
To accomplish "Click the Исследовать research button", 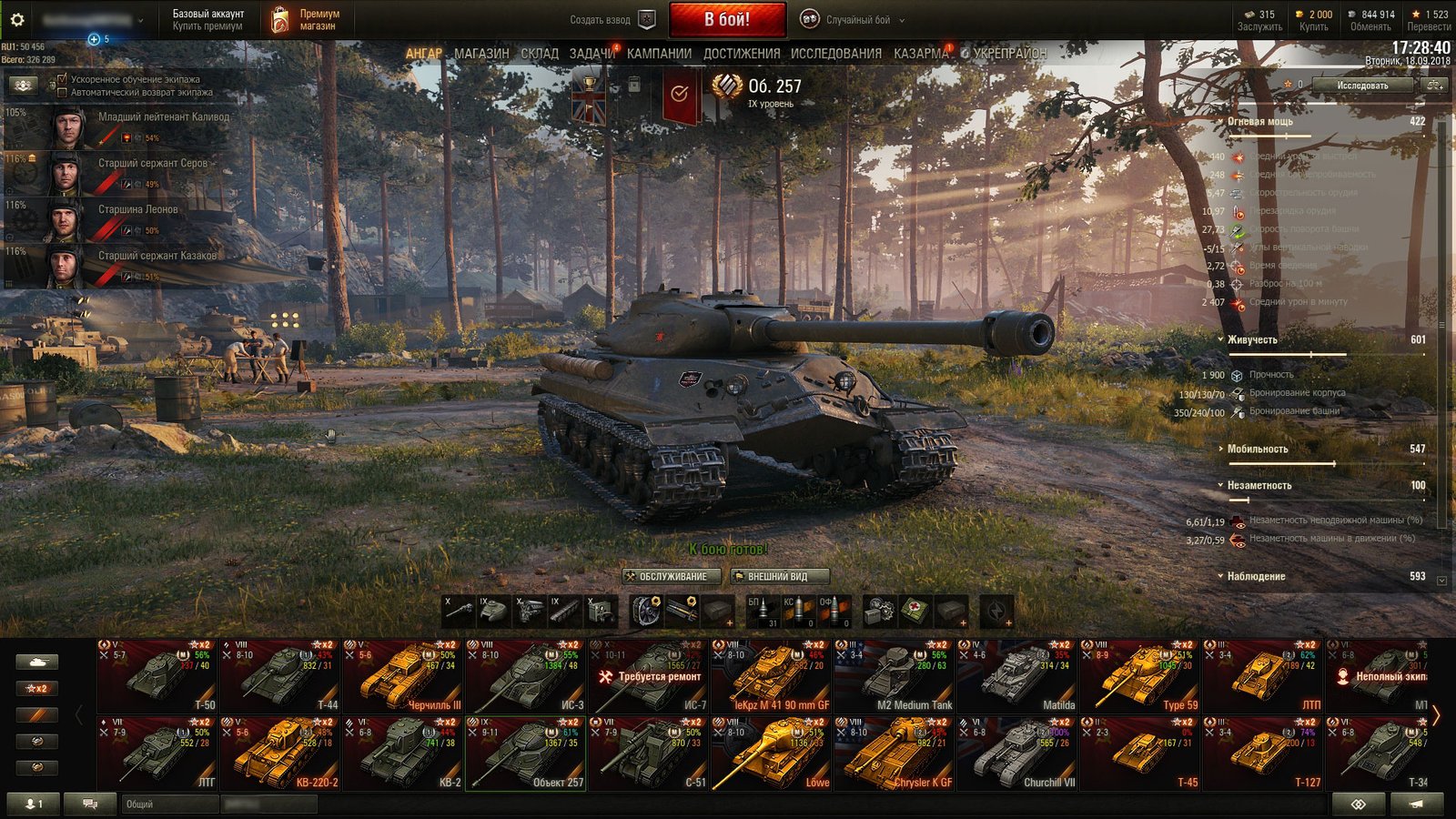I will [x=1361, y=86].
